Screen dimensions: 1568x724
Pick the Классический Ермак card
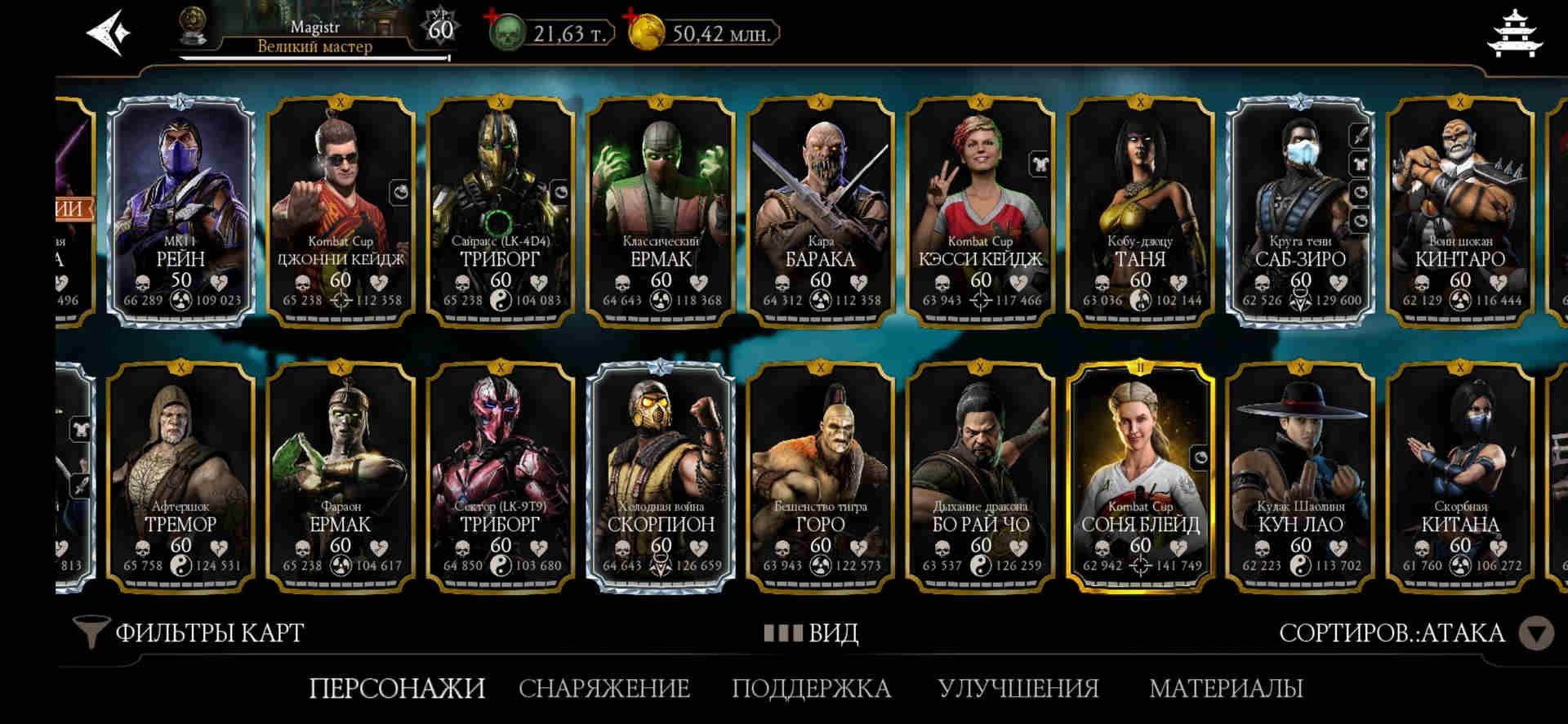(660, 211)
